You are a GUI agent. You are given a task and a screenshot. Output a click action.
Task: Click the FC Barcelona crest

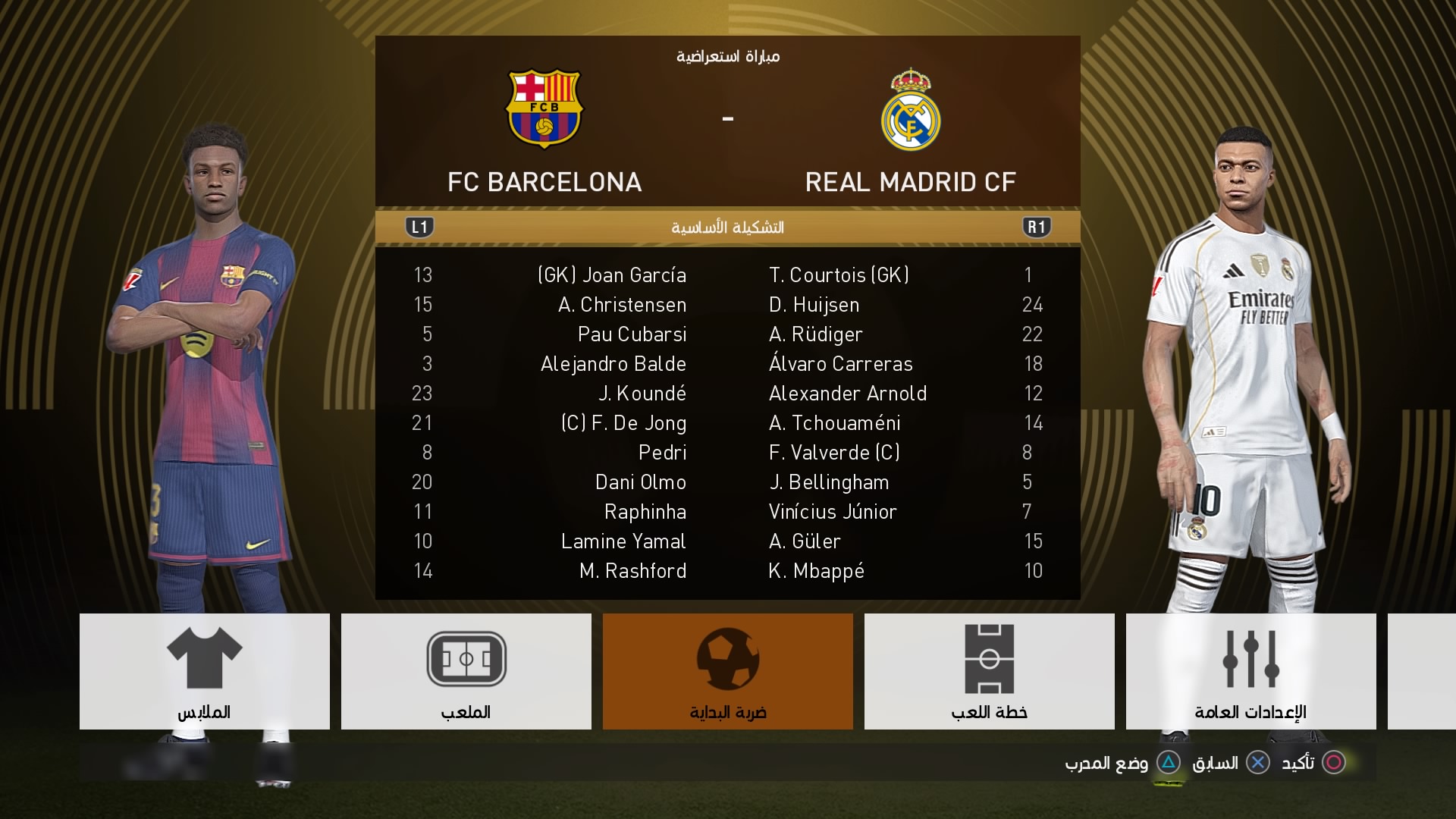point(544,109)
